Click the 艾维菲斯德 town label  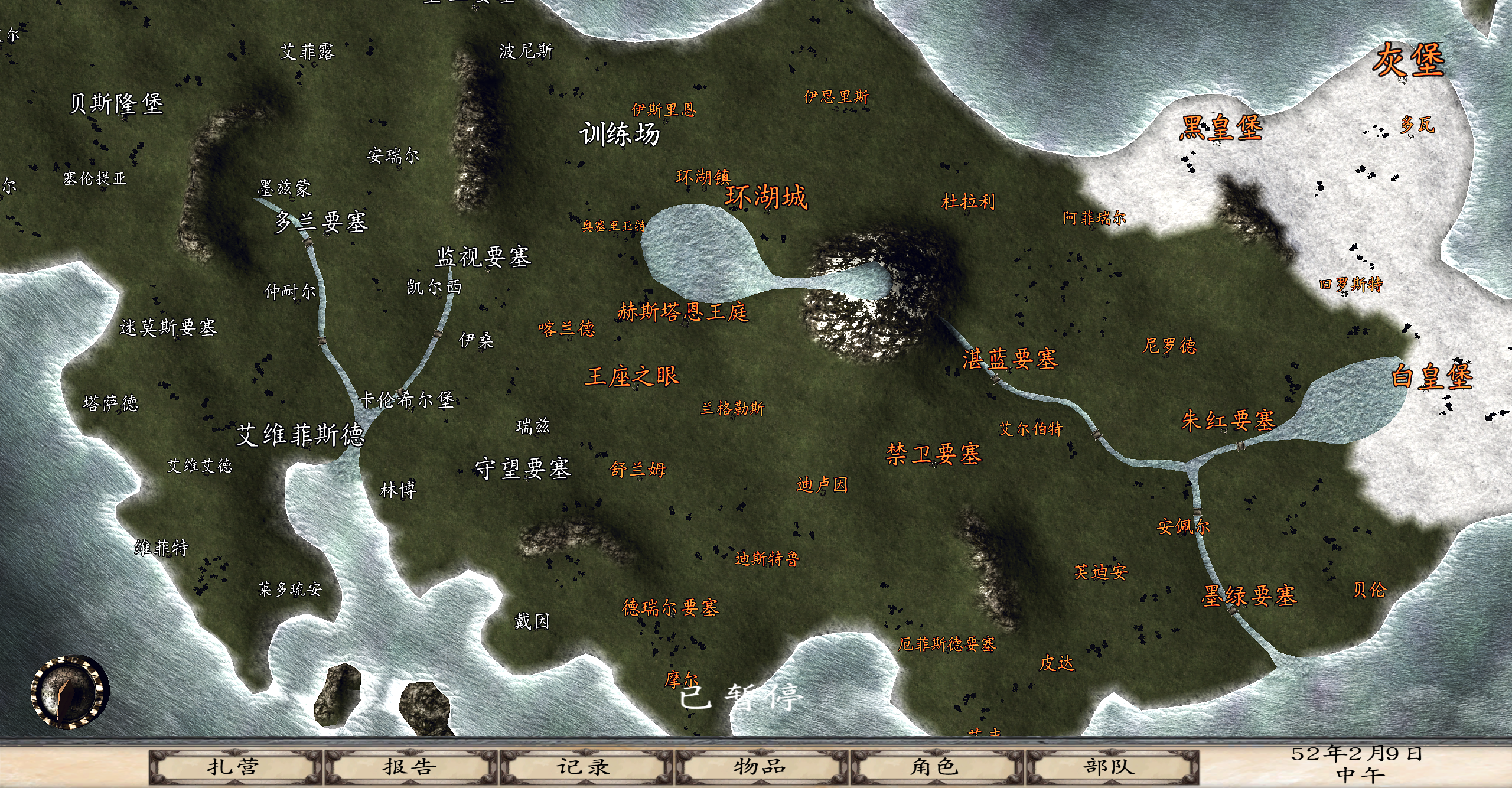[x=301, y=435]
